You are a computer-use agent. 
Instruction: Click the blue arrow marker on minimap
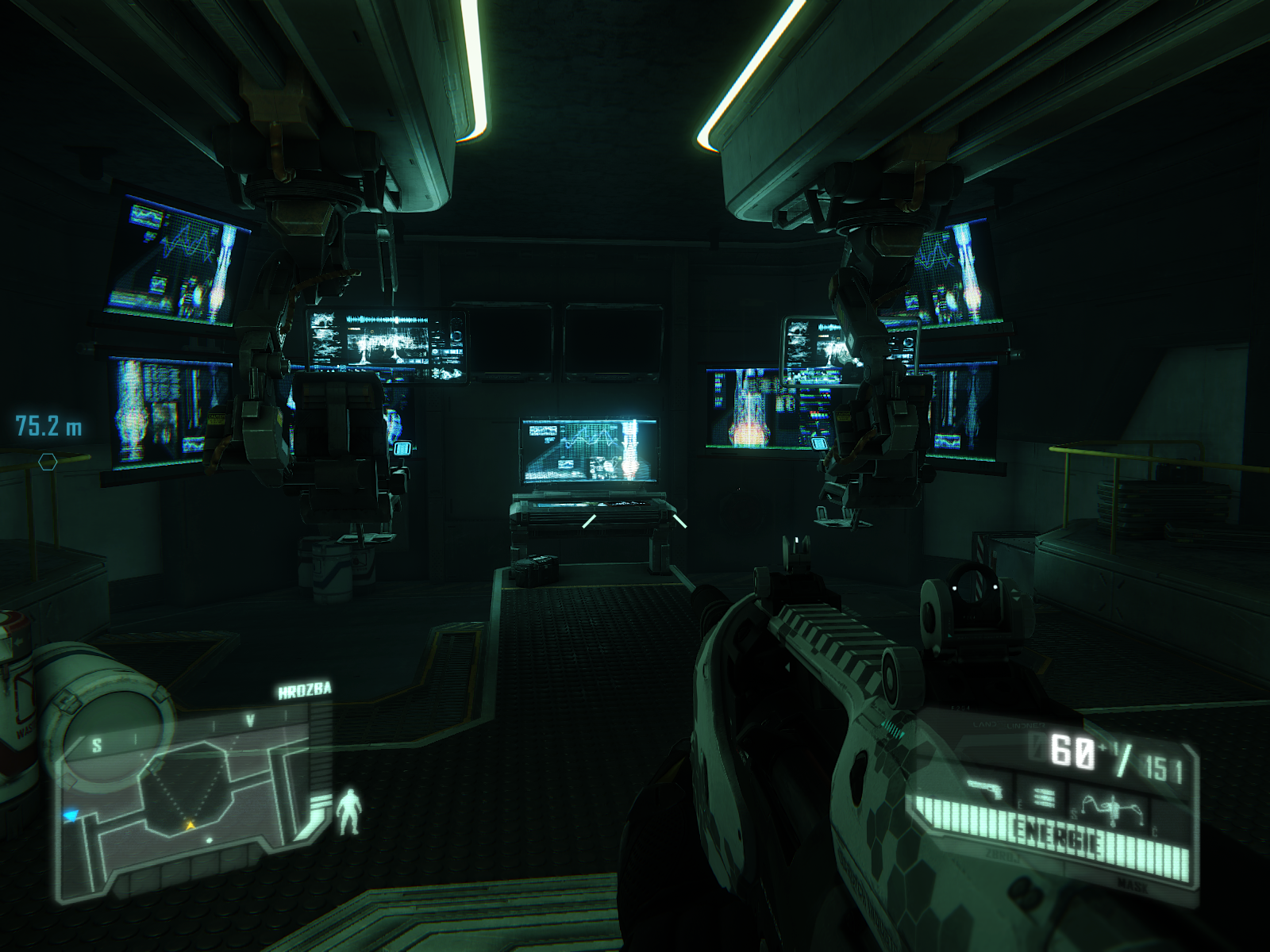click(x=71, y=814)
